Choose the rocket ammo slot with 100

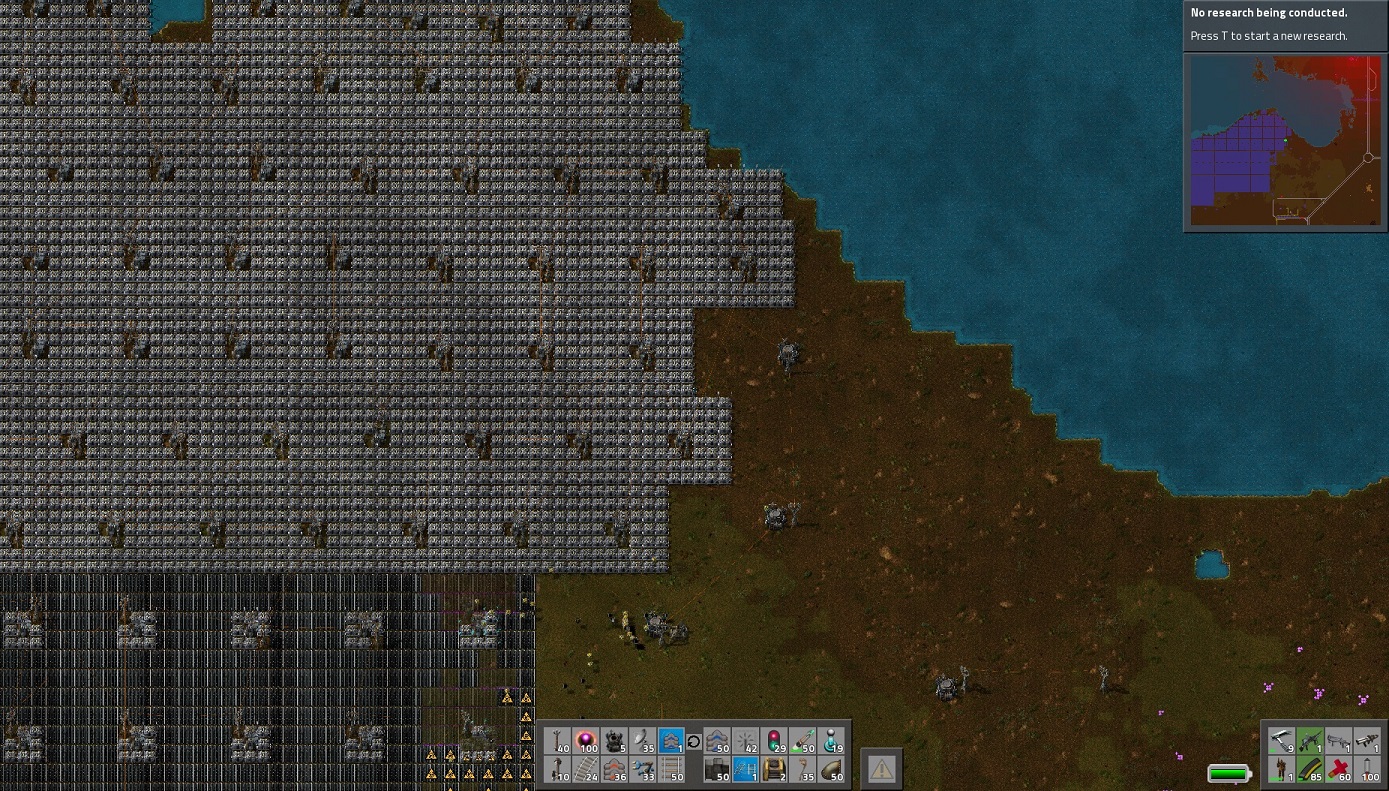point(1367,769)
